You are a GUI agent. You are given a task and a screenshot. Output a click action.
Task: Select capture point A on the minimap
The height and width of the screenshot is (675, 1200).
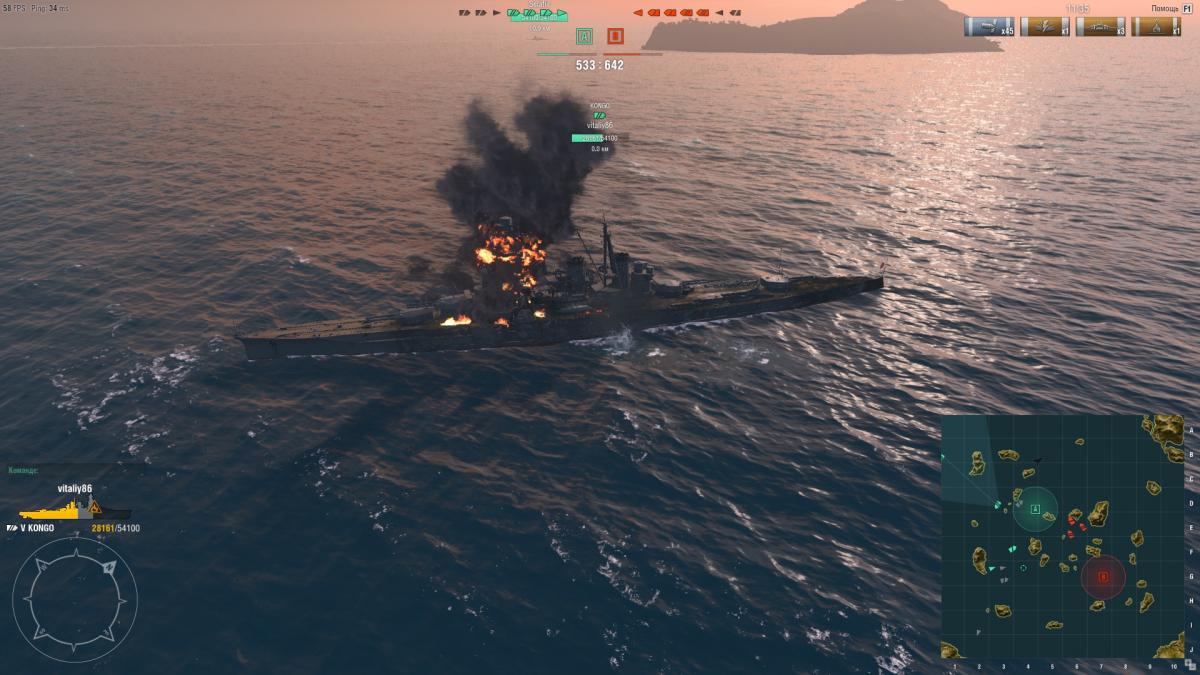(1035, 510)
